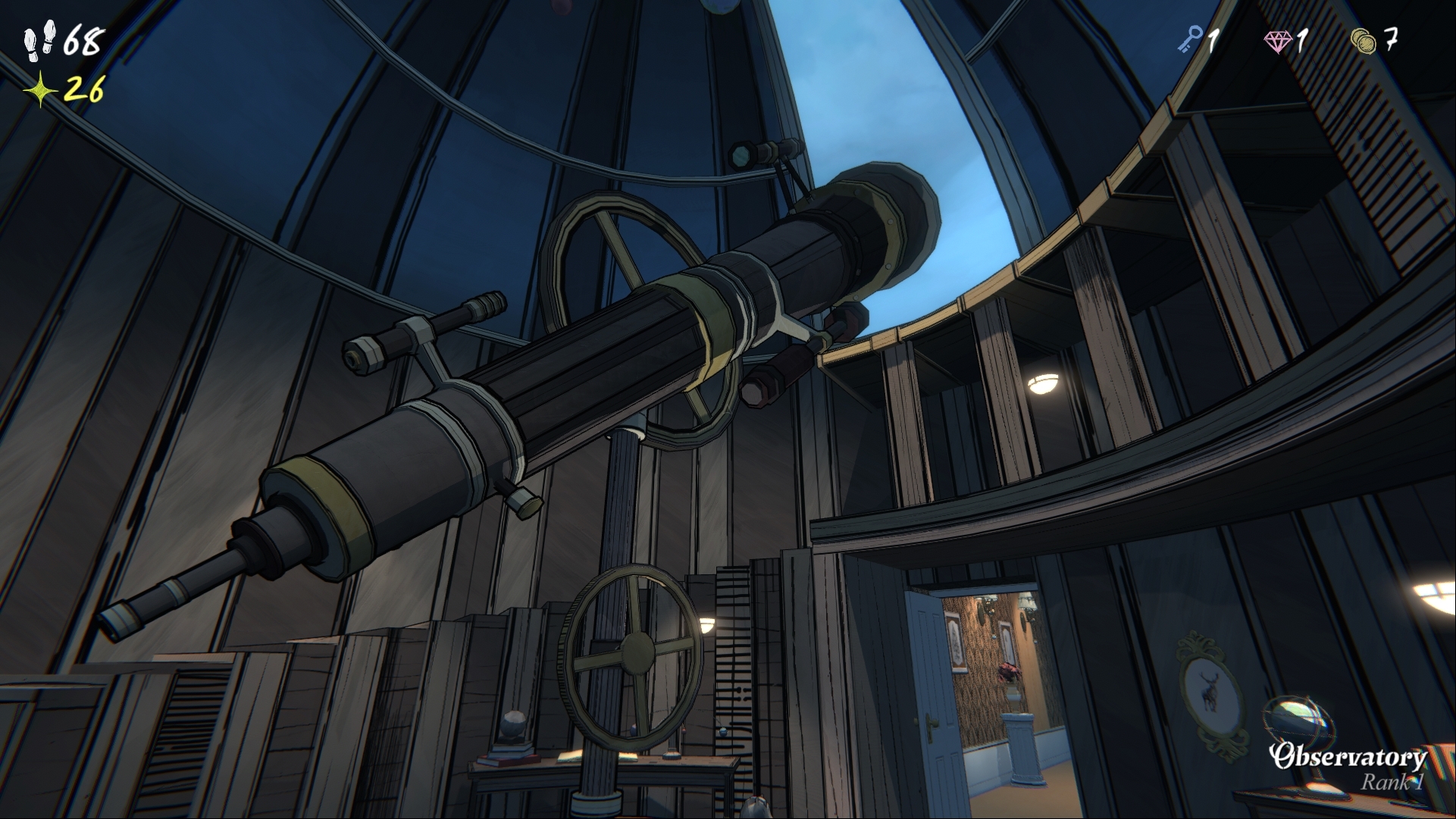Click the footsteps icon for remaining steps
The height and width of the screenshot is (819, 1456).
[x=39, y=40]
